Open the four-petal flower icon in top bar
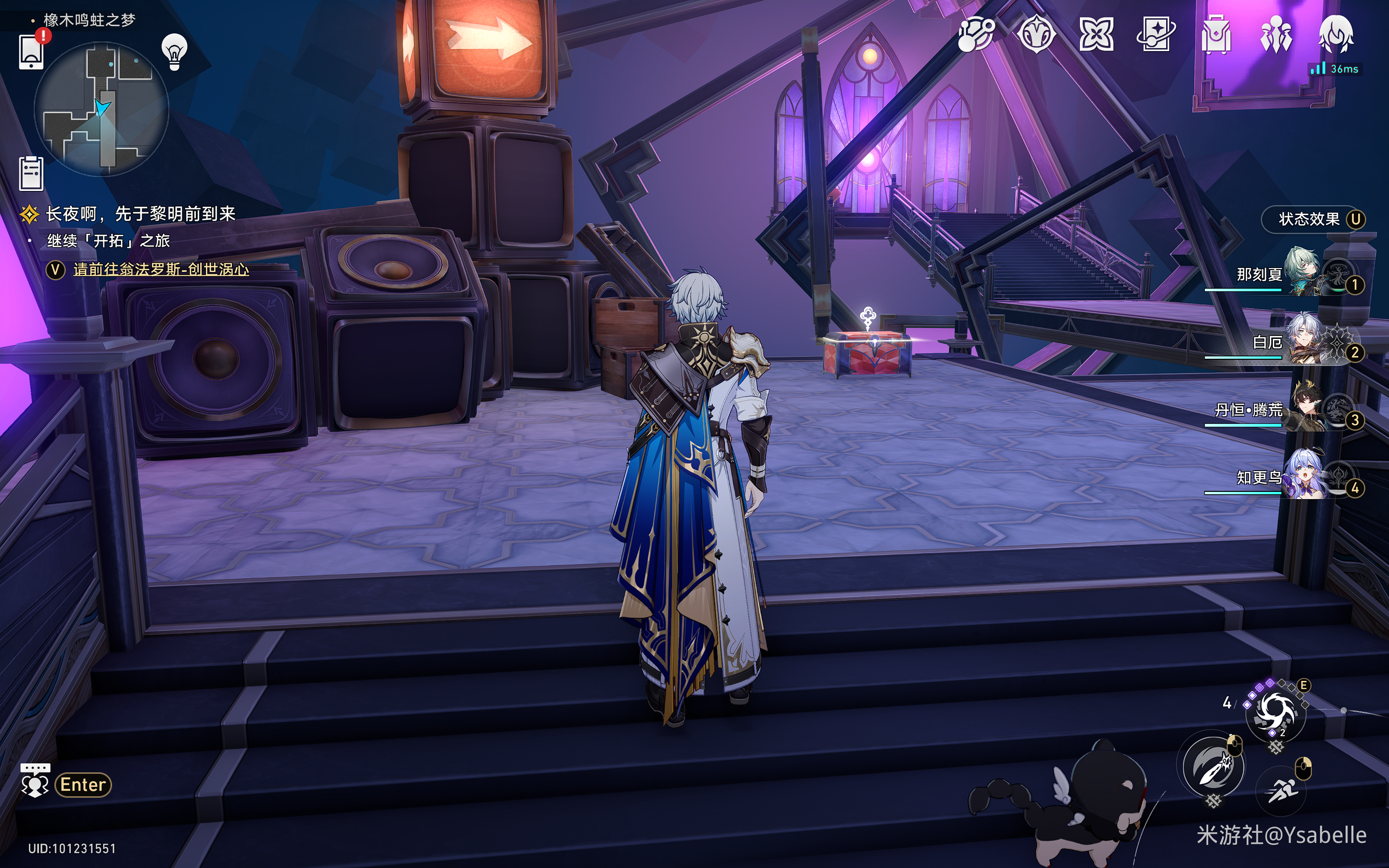This screenshot has height=868, width=1389. coord(1096,34)
